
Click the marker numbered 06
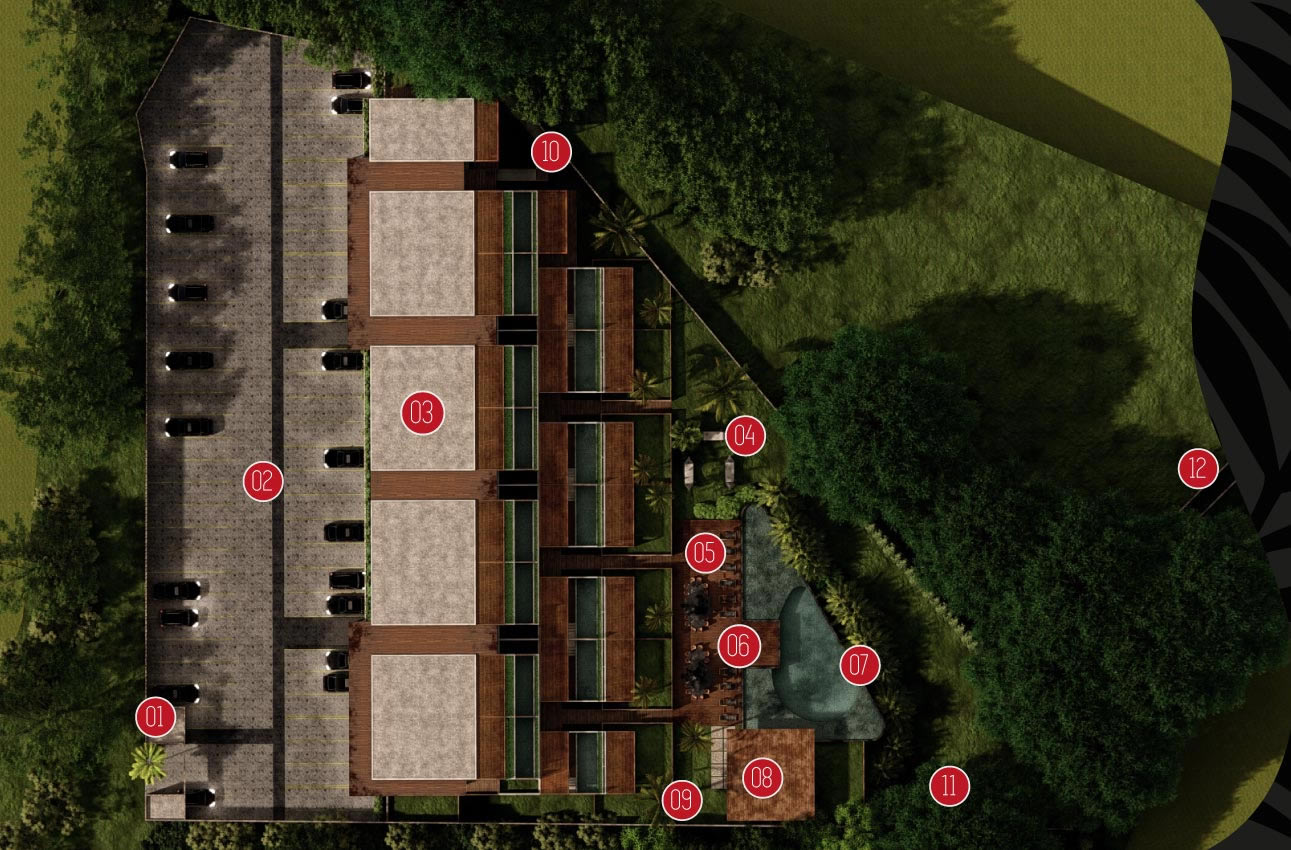click(x=738, y=646)
